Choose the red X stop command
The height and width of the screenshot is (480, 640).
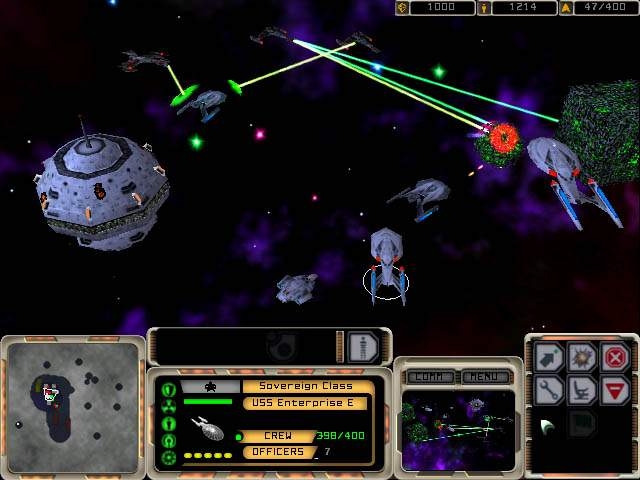(x=616, y=357)
